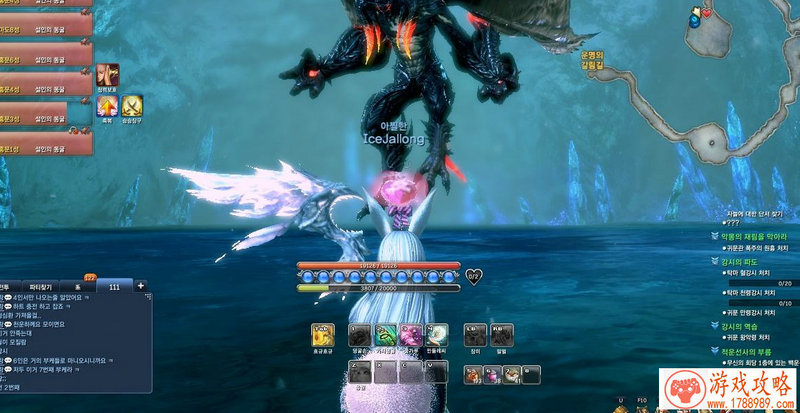
Task: Select the greyed-out RB attack skill
Action: tap(503, 336)
